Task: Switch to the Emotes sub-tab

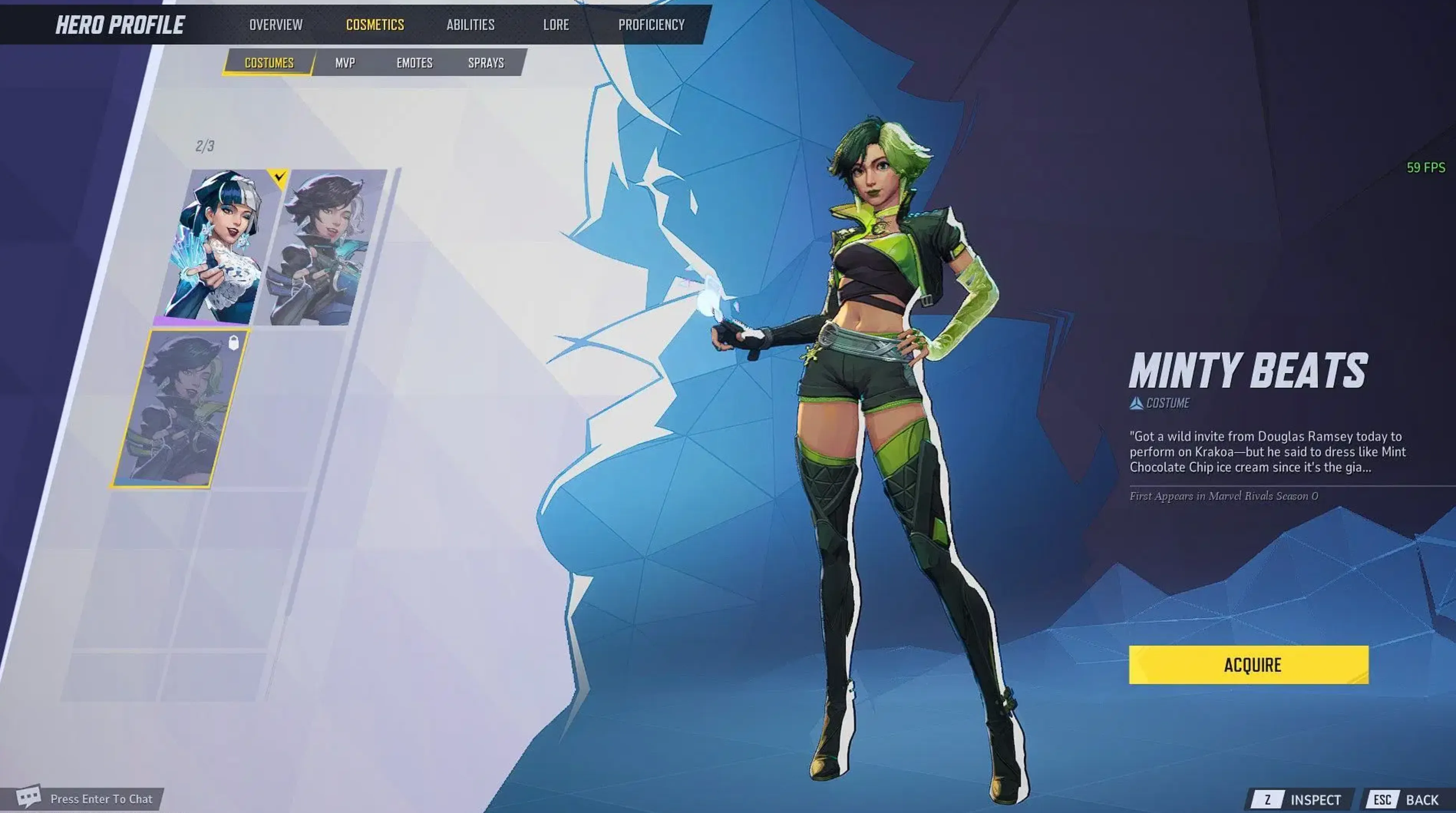Action: (x=414, y=63)
